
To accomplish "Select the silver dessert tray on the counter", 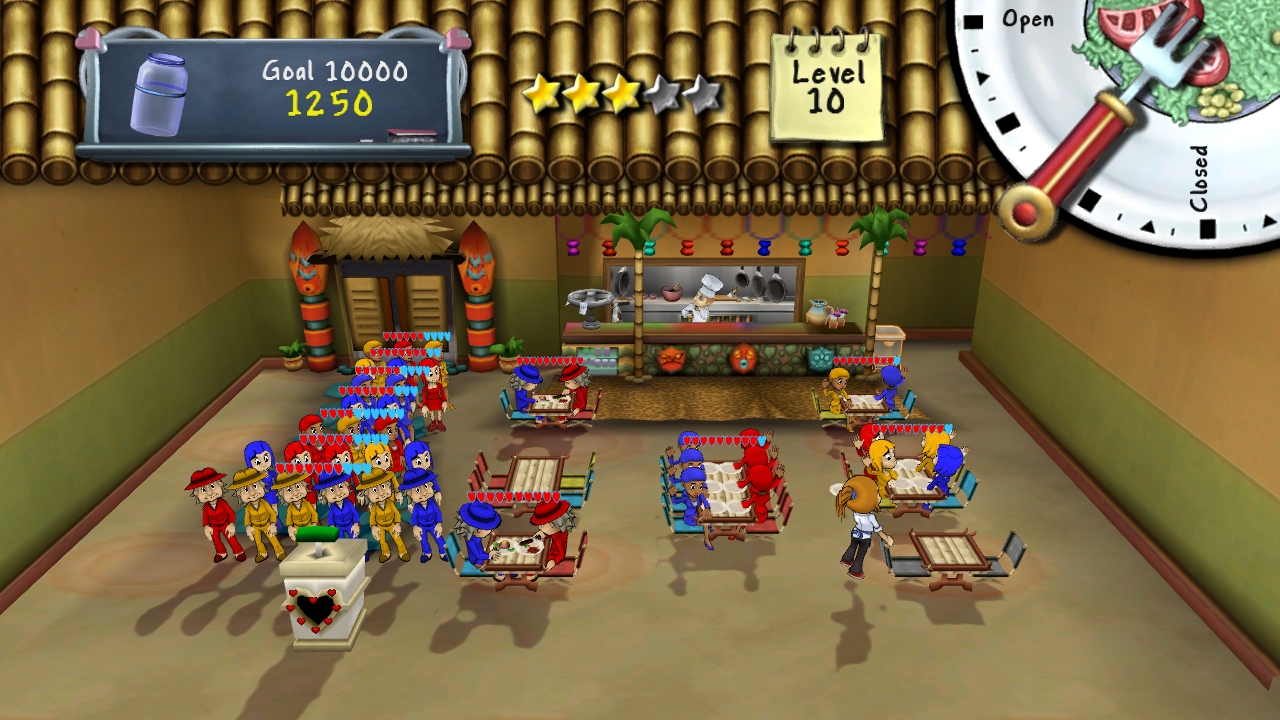I will (x=590, y=298).
